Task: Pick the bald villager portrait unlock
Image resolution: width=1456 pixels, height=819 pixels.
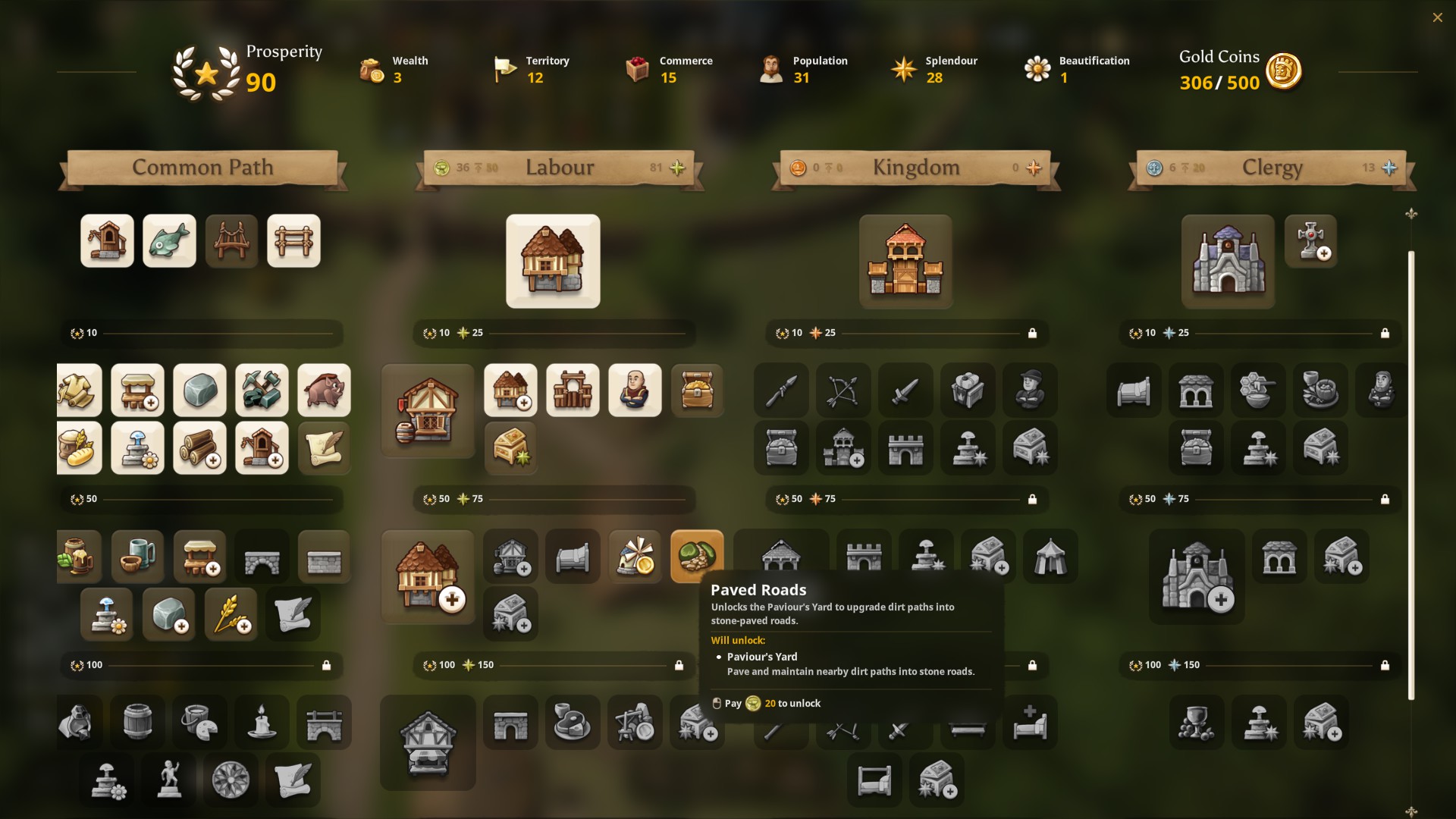Action: [635, 391]
